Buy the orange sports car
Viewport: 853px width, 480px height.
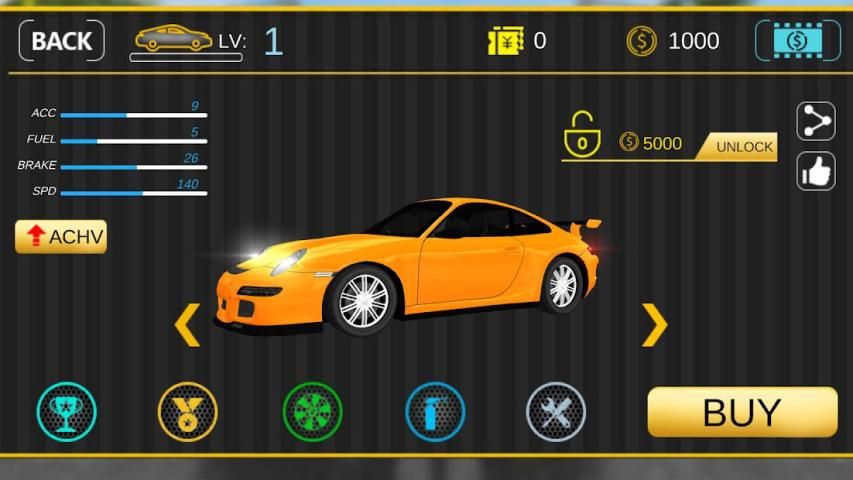(x=742, y=412)
